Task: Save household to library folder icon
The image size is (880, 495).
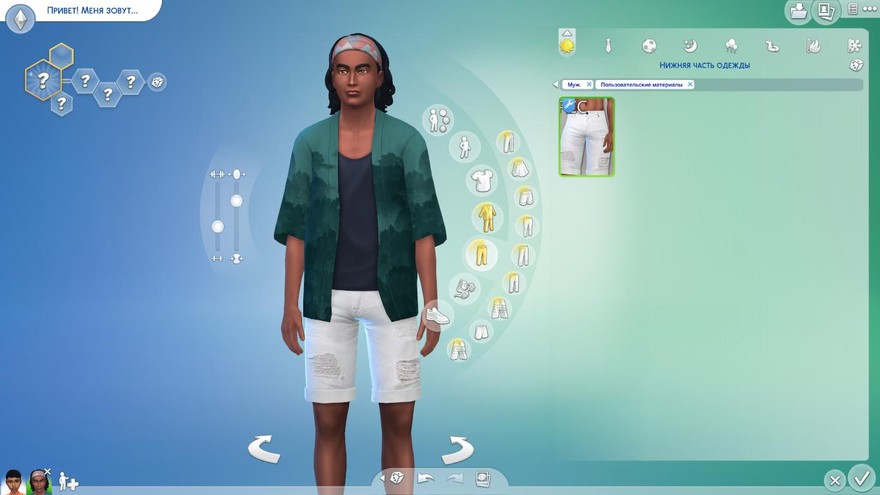Action: coord(799,11)
